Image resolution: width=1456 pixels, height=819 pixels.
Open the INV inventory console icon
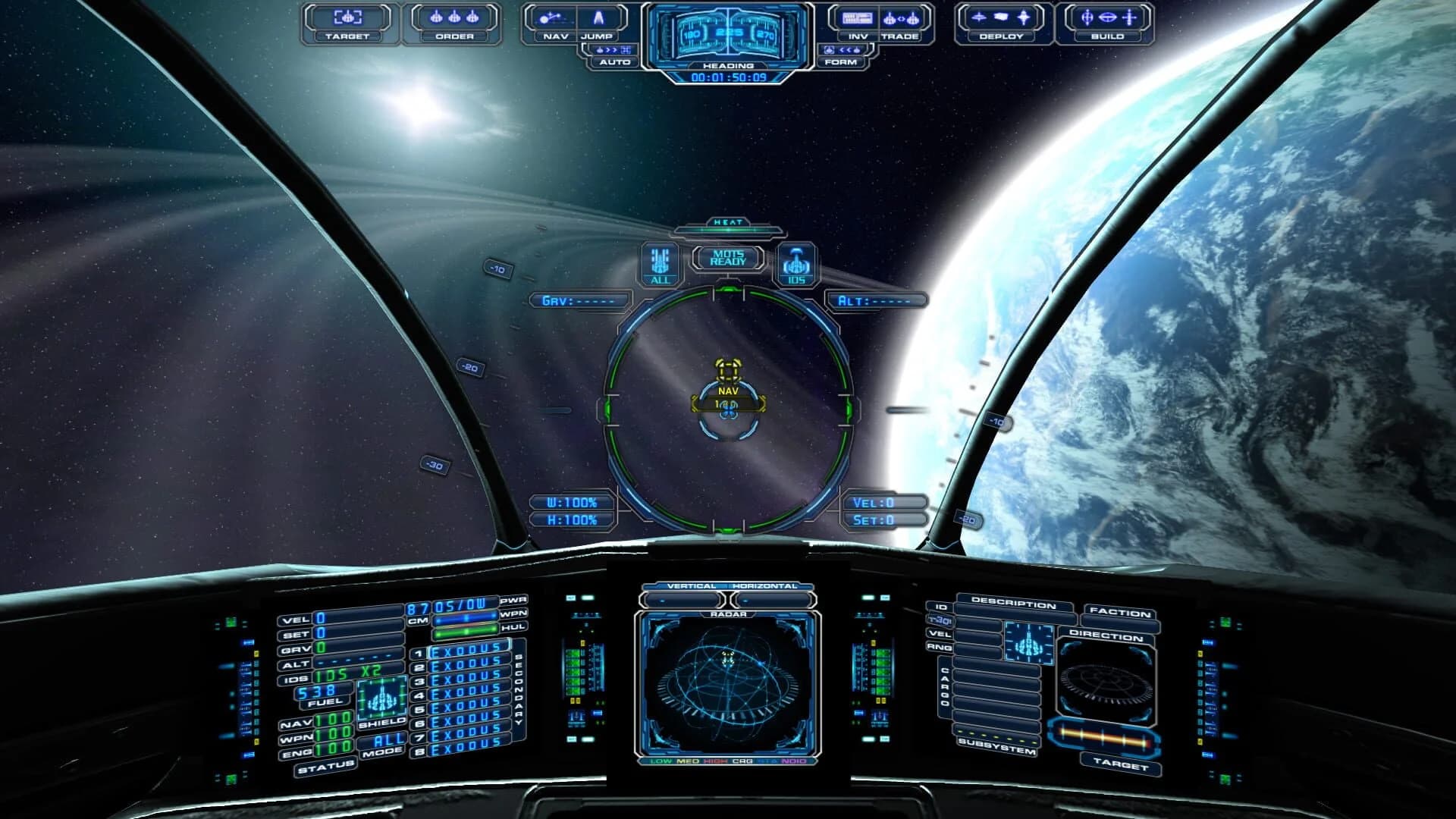pos(856,20)
